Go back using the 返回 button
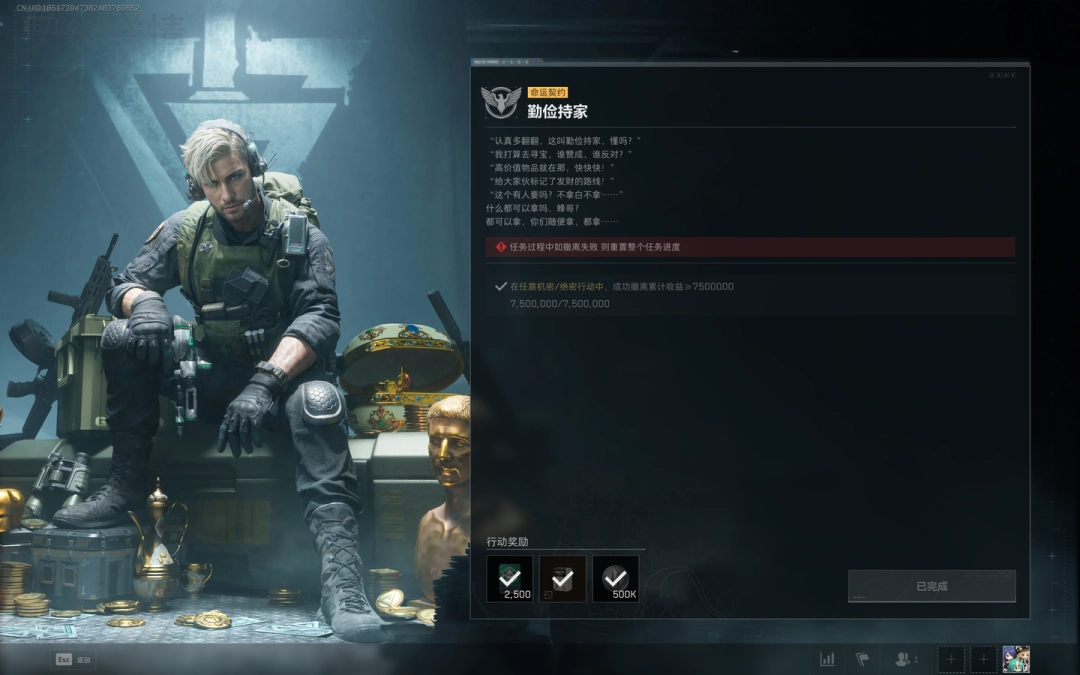1080x675 pixels. click(73, 660)
